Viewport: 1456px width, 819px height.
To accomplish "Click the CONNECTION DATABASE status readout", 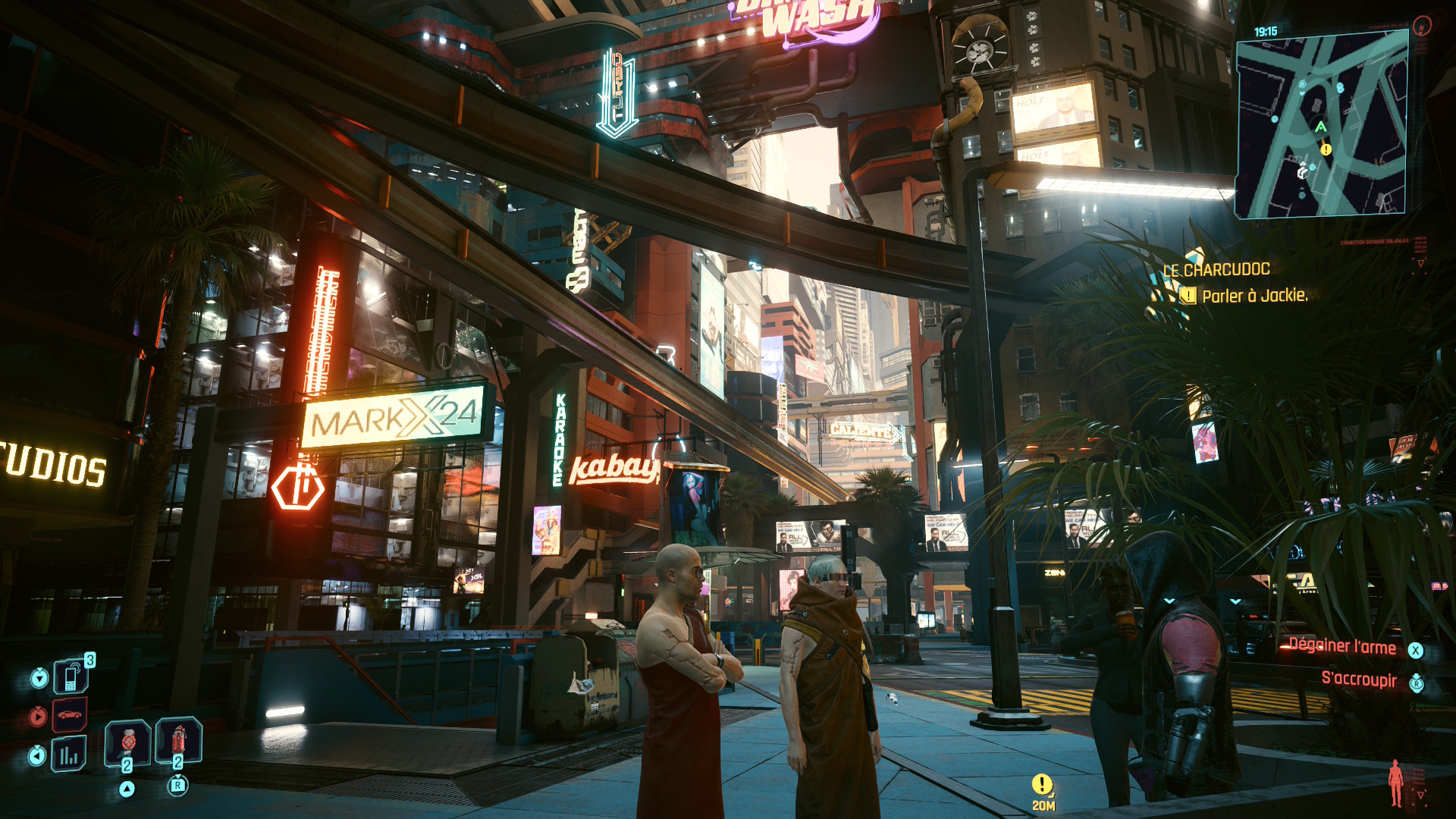I will [1374, 242].
